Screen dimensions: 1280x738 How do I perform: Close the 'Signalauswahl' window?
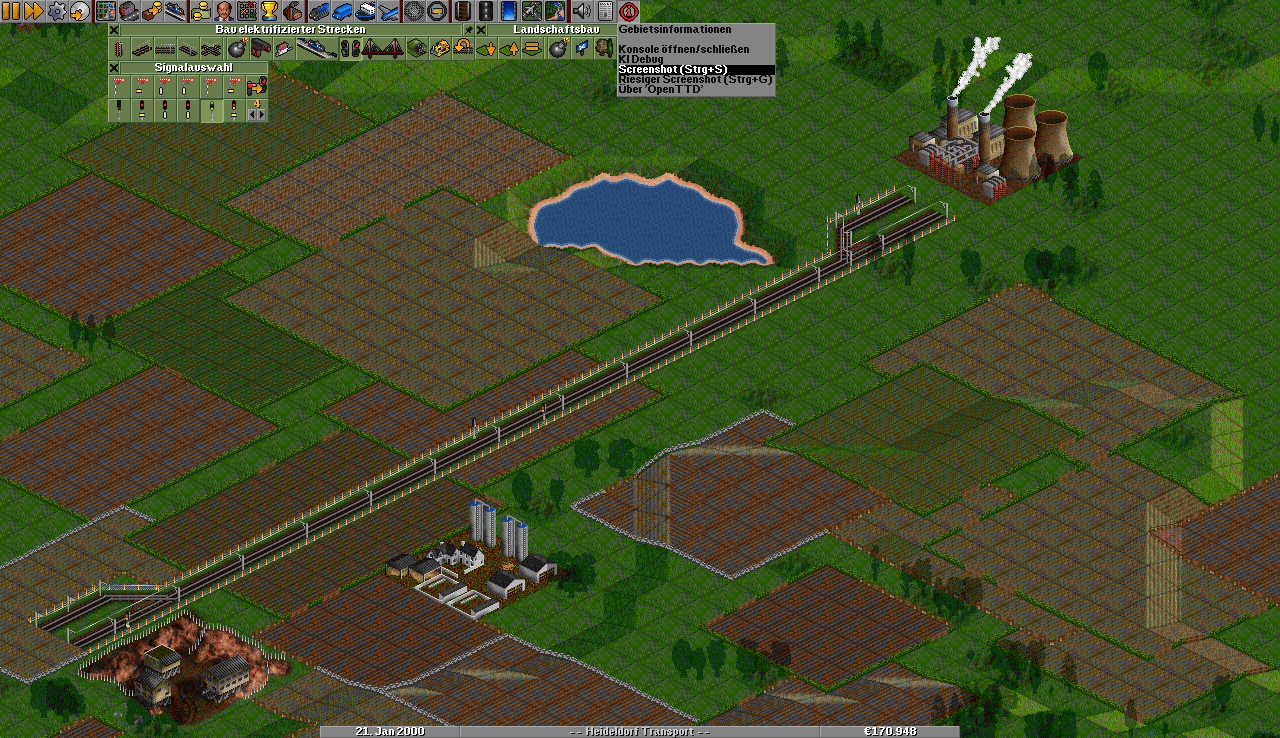114,68
